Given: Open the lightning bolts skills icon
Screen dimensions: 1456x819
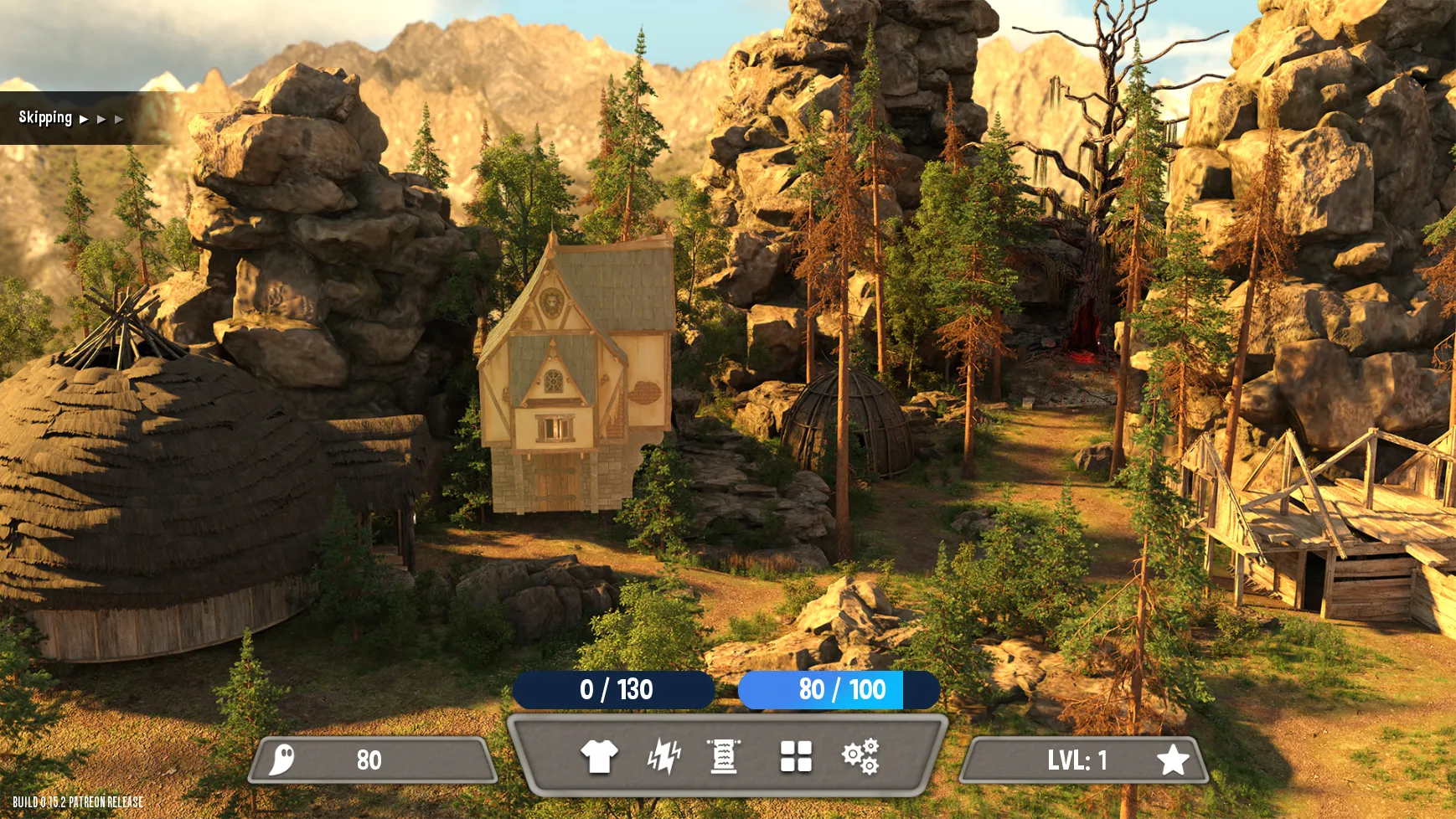Looking at the screenshot, I should click(663, 756).
